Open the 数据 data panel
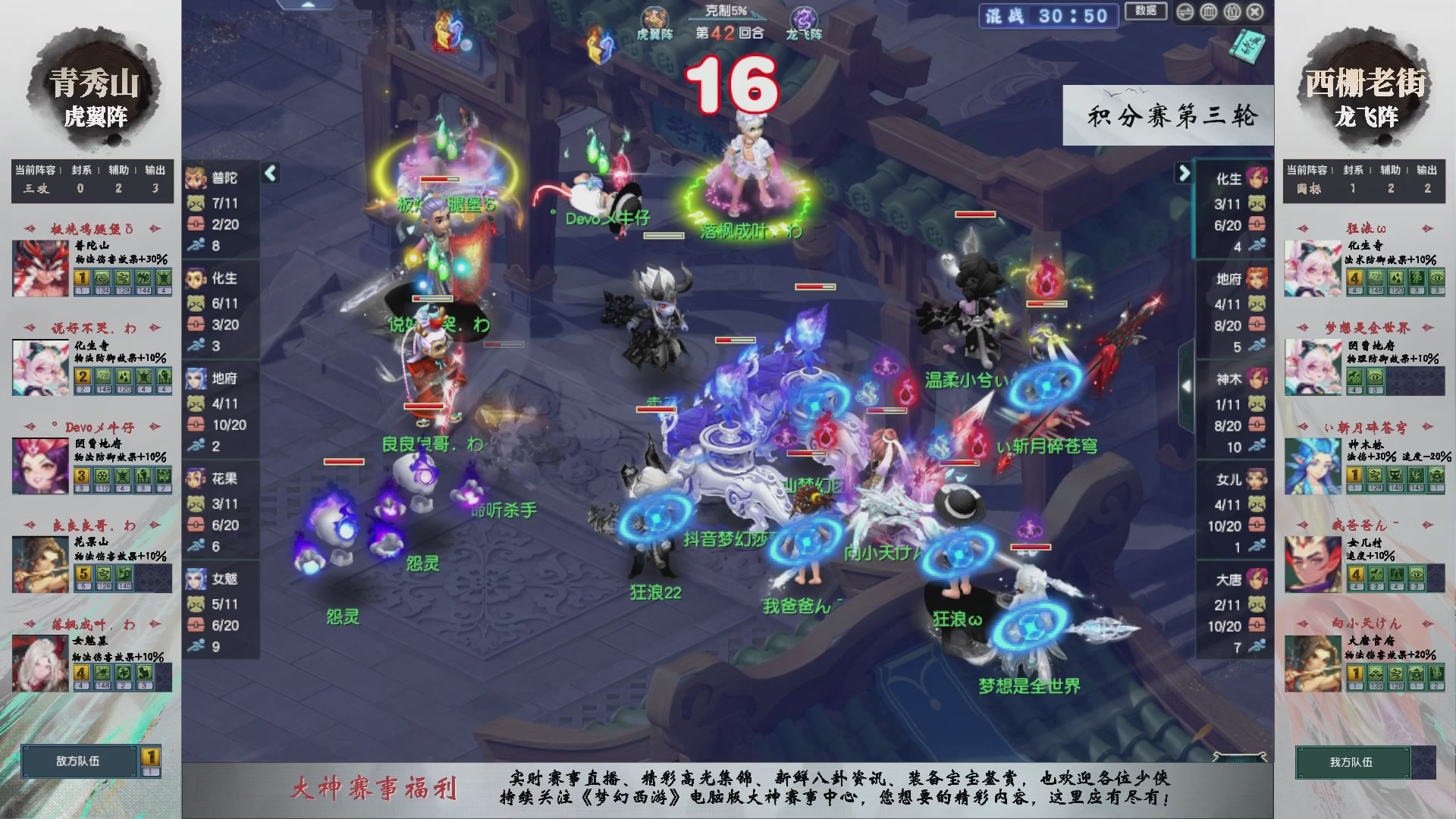This screenshot has height=819, width=1456. click(1147, 13)
